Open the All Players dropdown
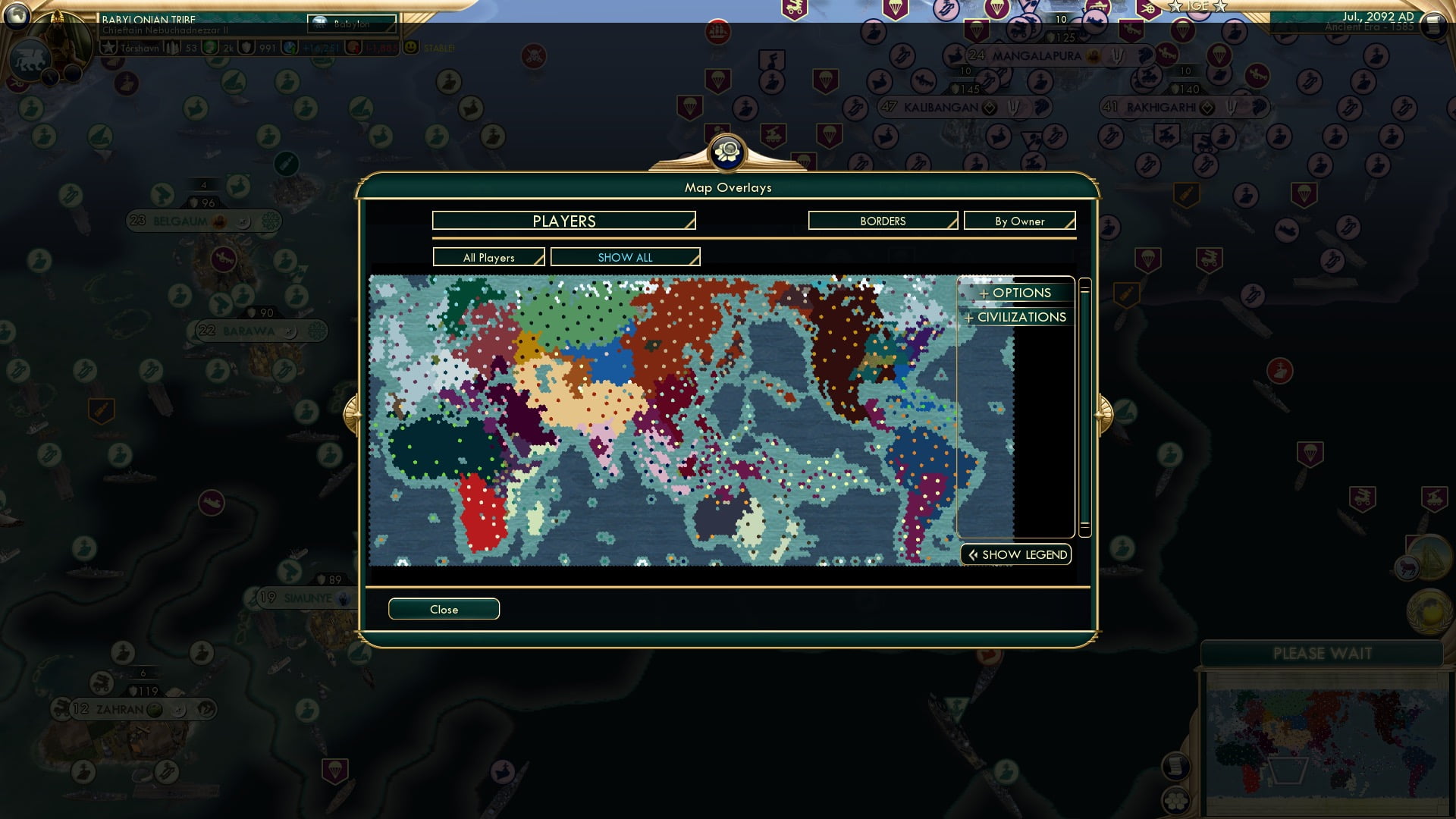The width and height of the screenshot is (1456, 819). tap(488, 257)
